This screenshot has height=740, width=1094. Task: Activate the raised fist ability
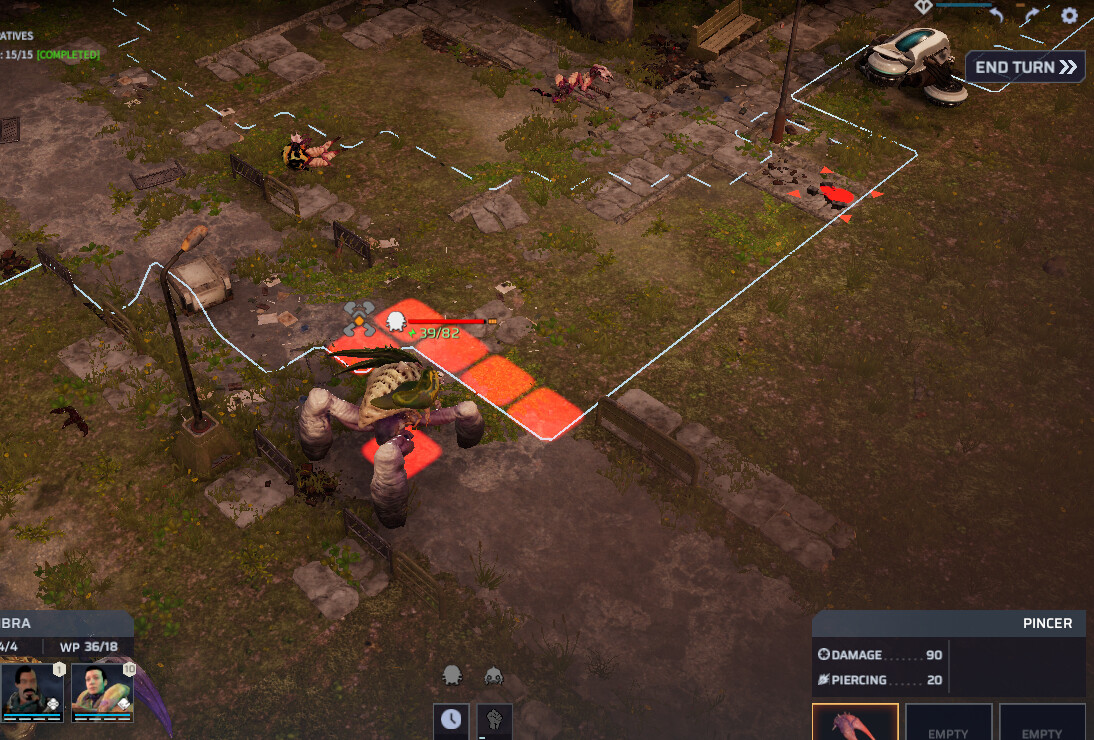click(x=494, y=720)
